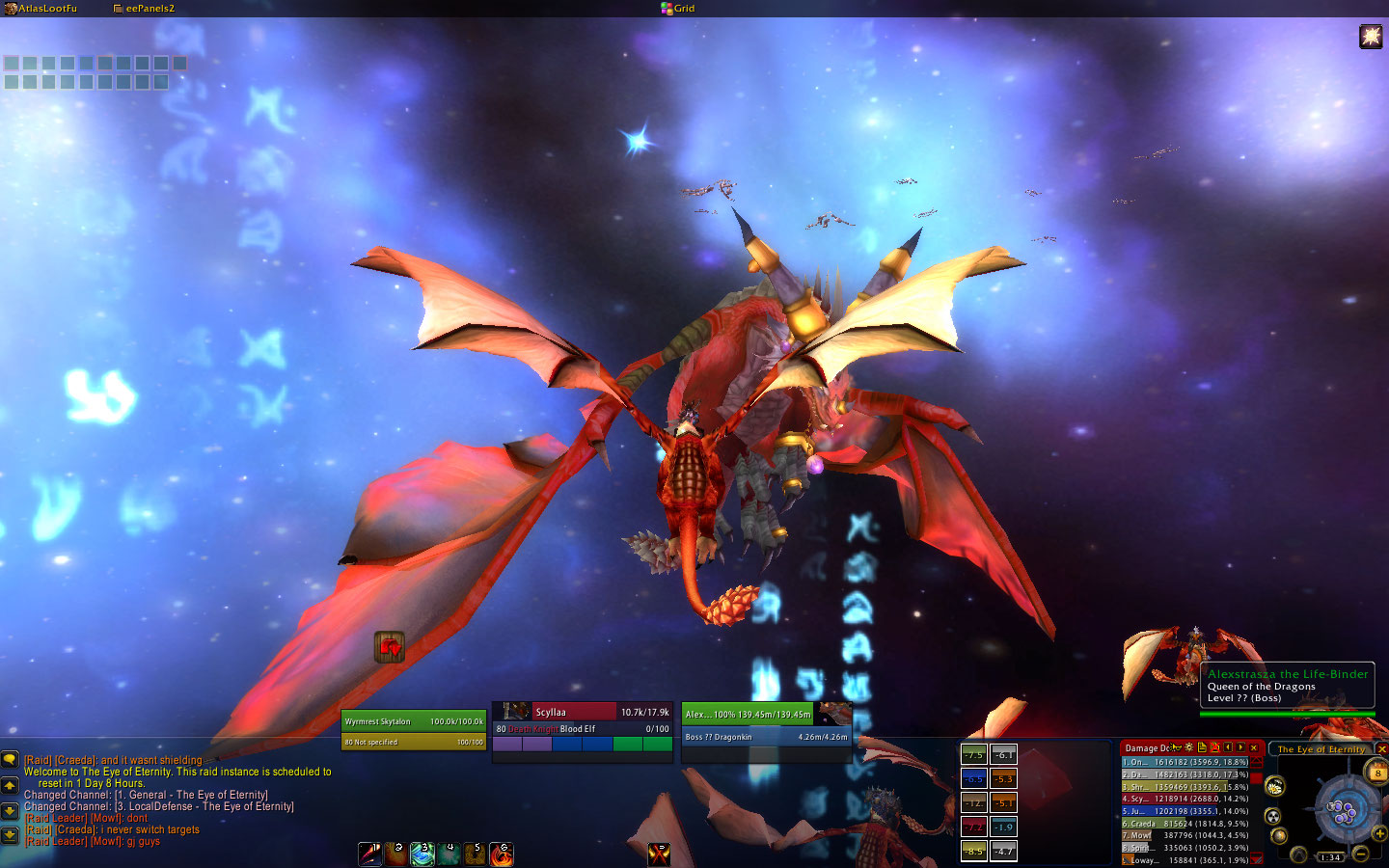Open the AtlasLootFu panel entry
This screenshot has width=1389, height=868.
coord(41,9)
